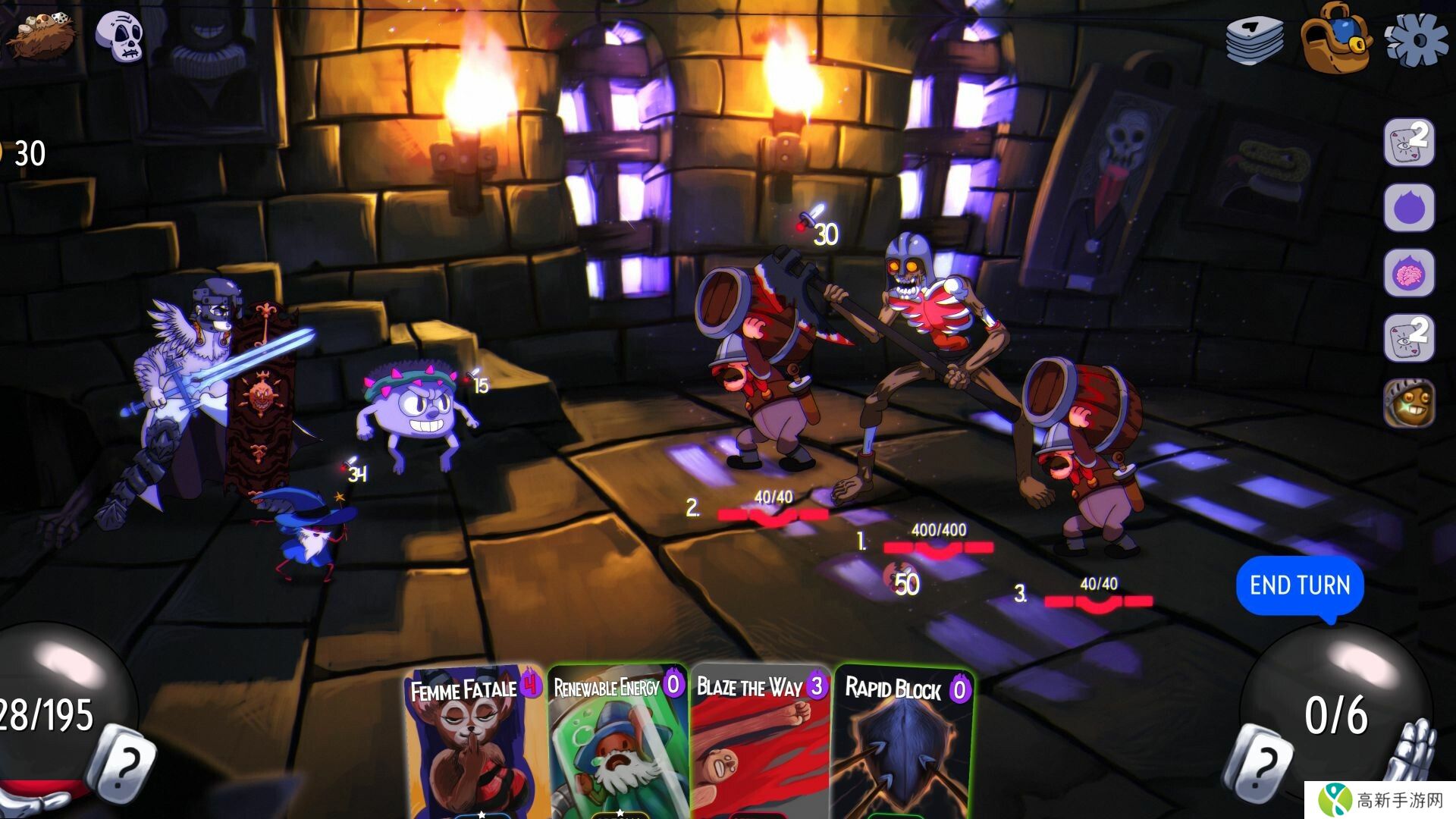Select the purple flame status icon
This screenshot has height=819, width=1456.
pos(1409,208)
